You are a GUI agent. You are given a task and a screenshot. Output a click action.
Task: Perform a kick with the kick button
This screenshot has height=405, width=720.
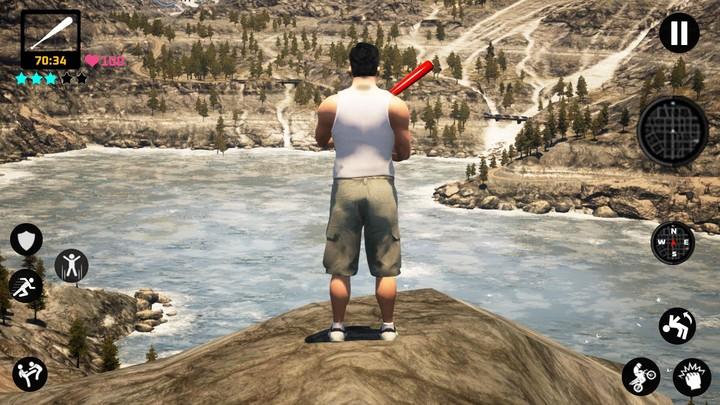point(30,374)
